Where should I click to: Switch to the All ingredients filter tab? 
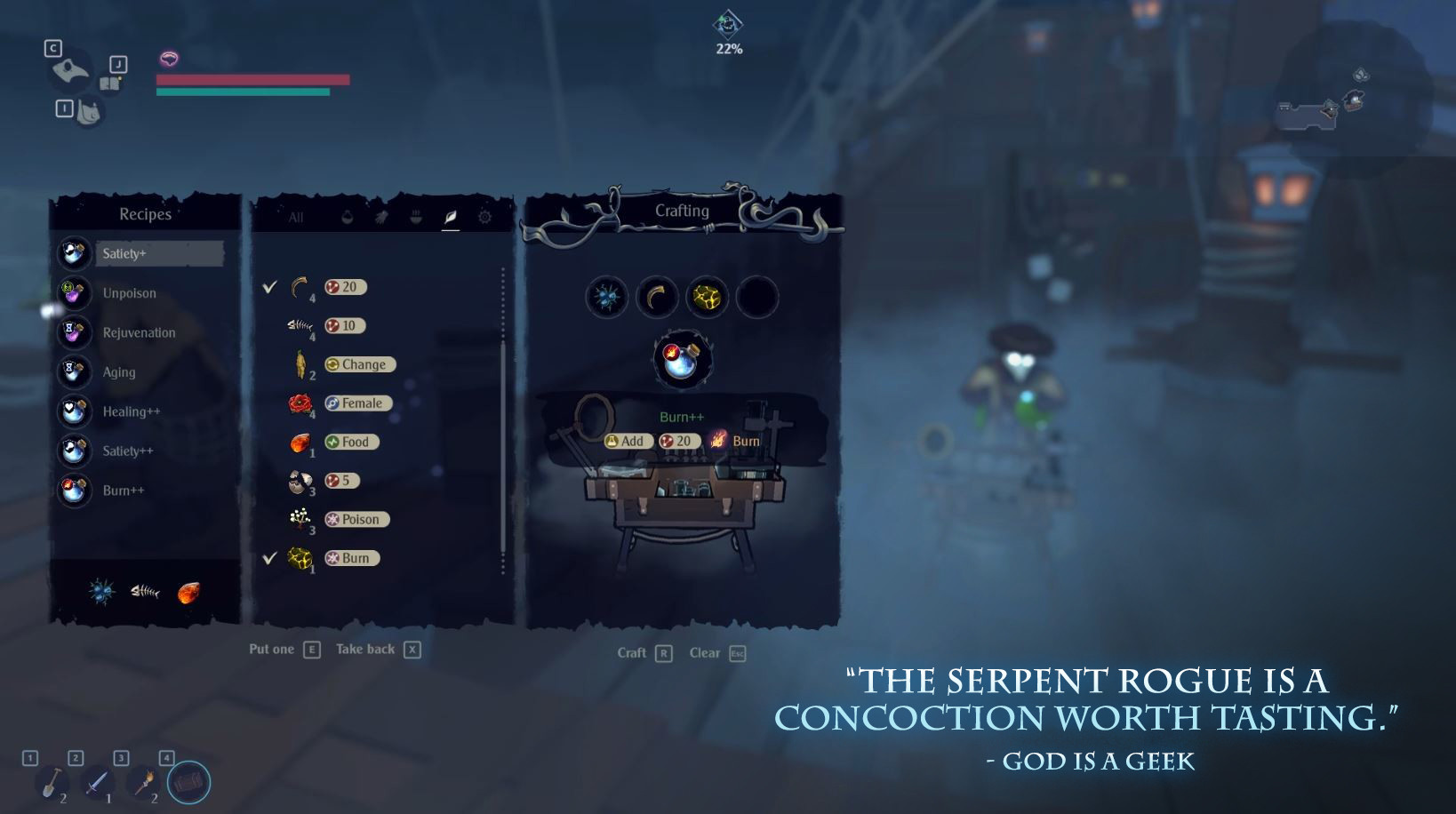coord(296,217)
